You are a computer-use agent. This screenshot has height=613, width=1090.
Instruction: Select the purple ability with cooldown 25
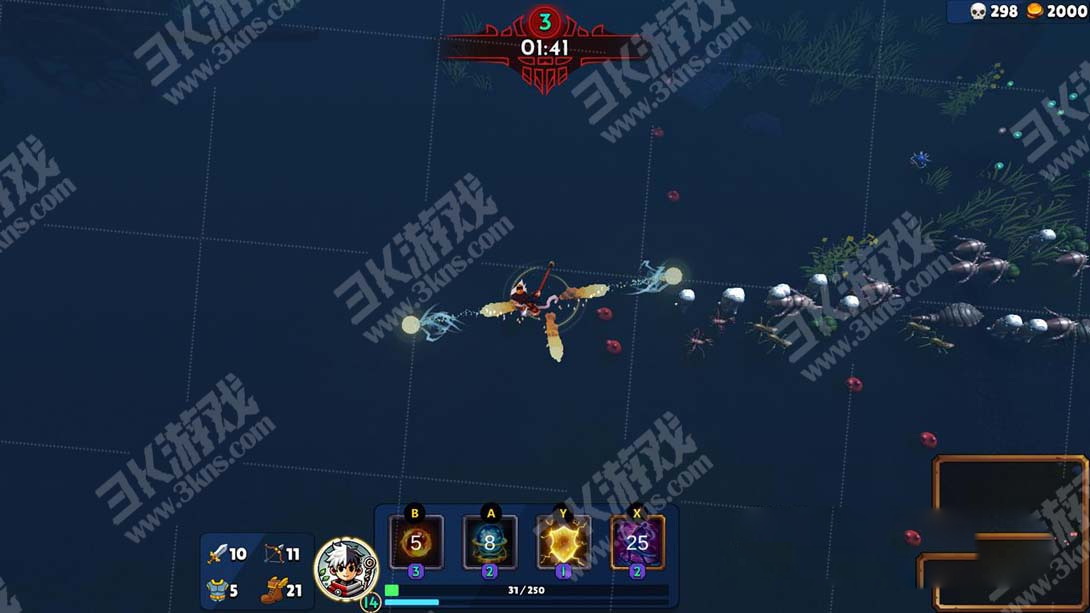(637, 543)
